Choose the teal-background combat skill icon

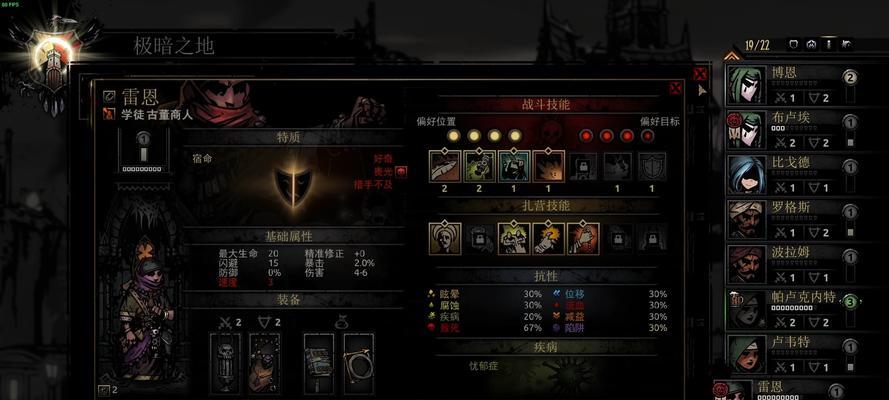point(514,165)
